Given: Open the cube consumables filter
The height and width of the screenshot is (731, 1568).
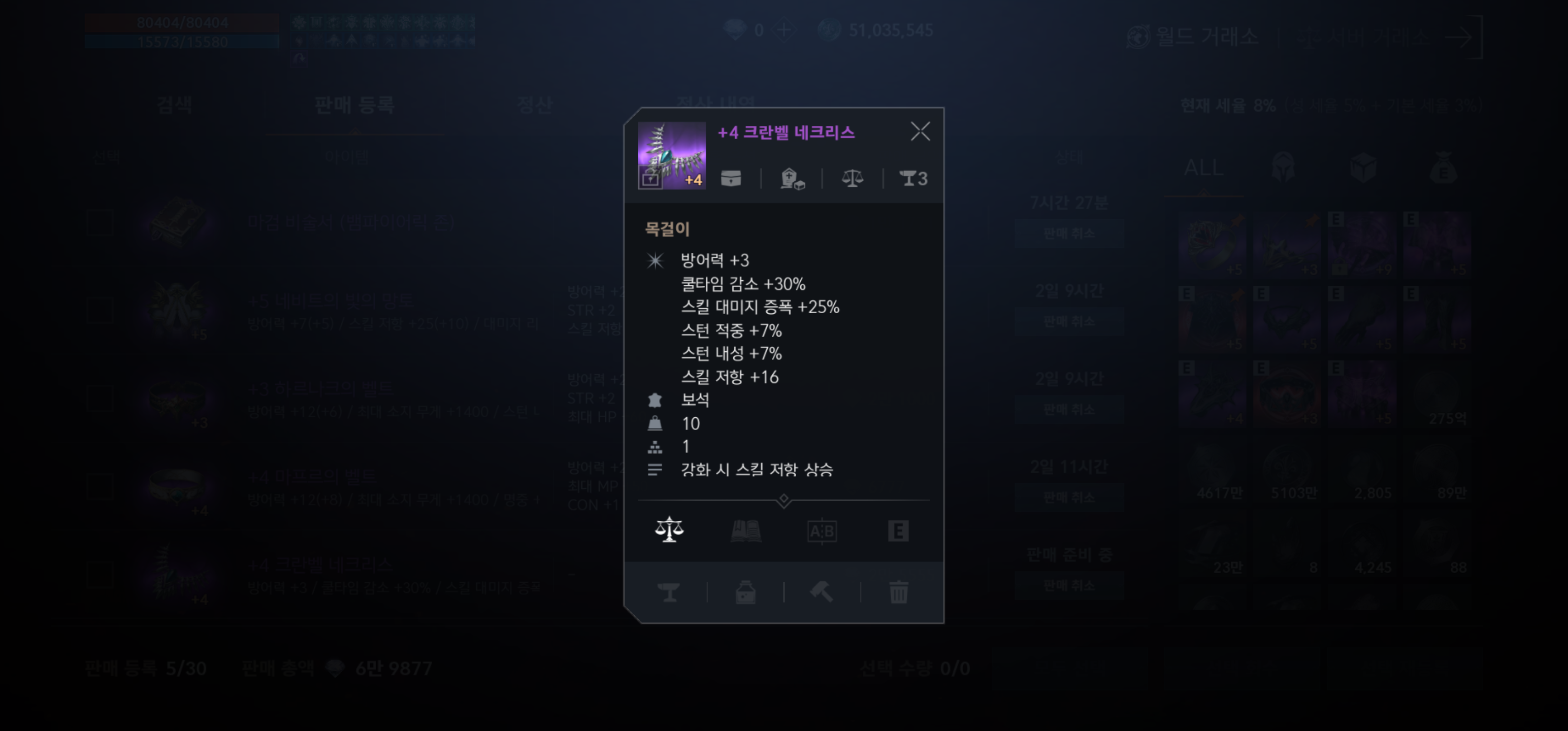Looking at the screenshot, I should click(1363, 169).
